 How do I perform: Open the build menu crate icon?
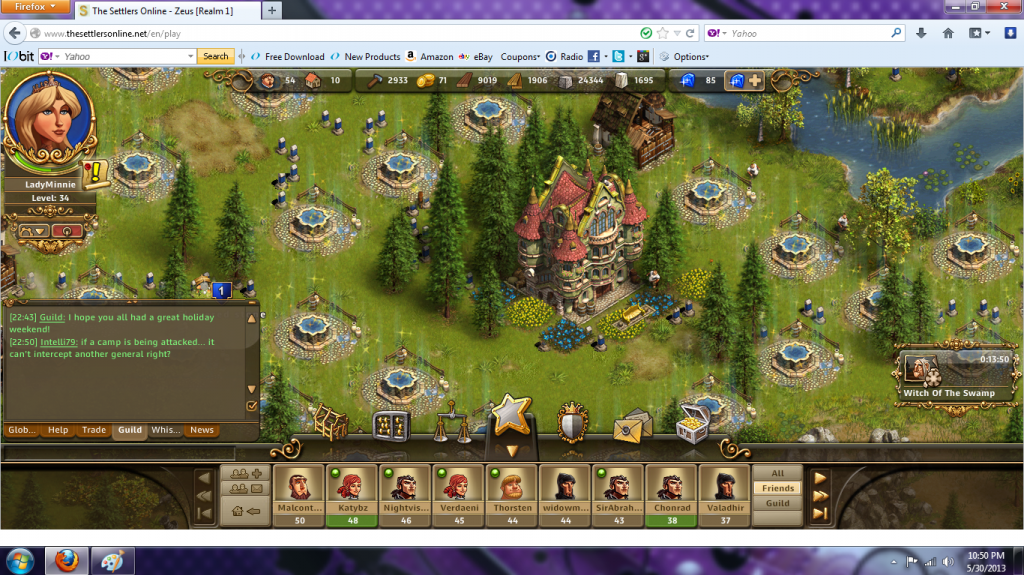pos(330,422)
